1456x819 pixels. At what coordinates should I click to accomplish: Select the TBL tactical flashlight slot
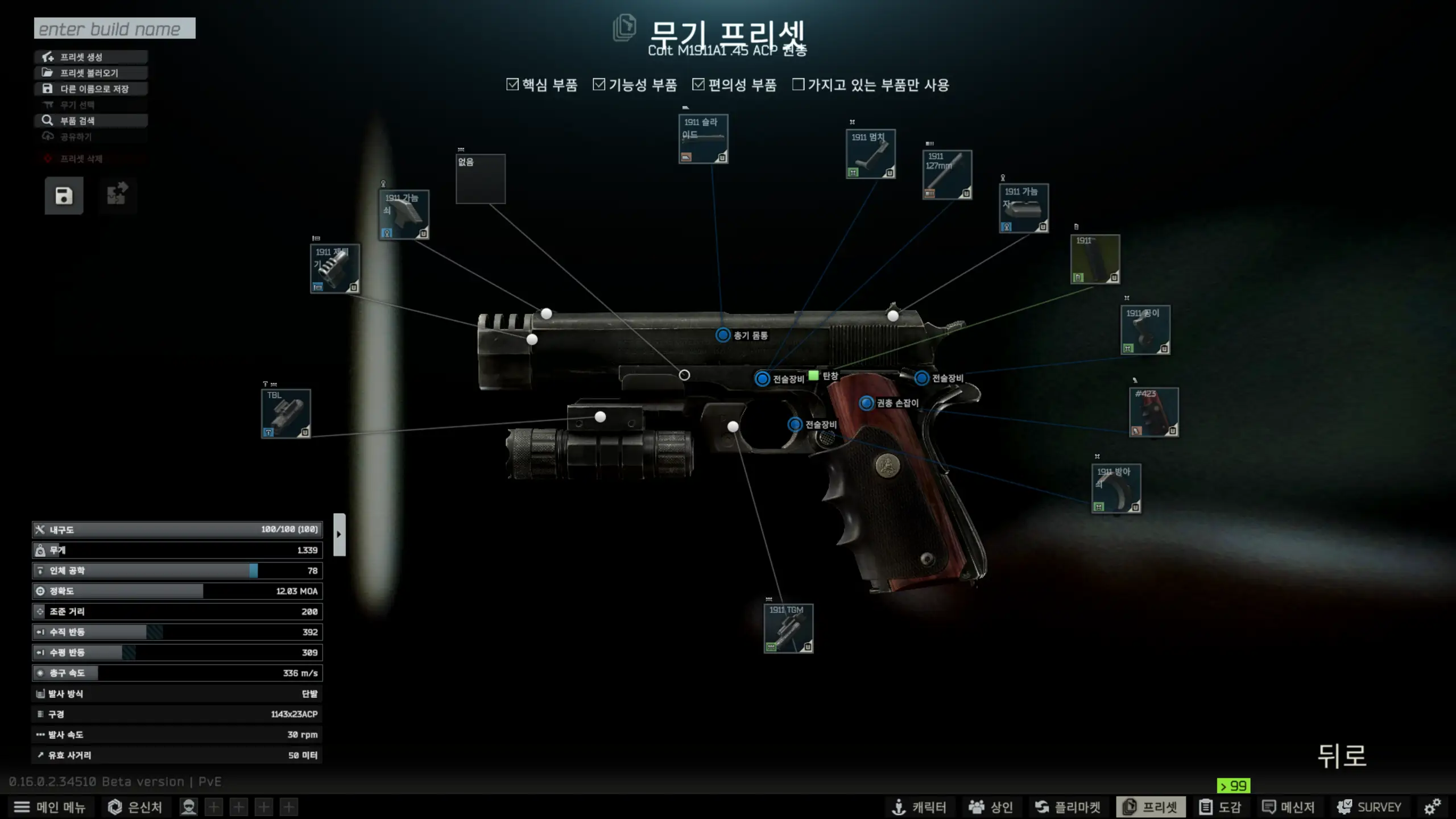pos(286,413)
